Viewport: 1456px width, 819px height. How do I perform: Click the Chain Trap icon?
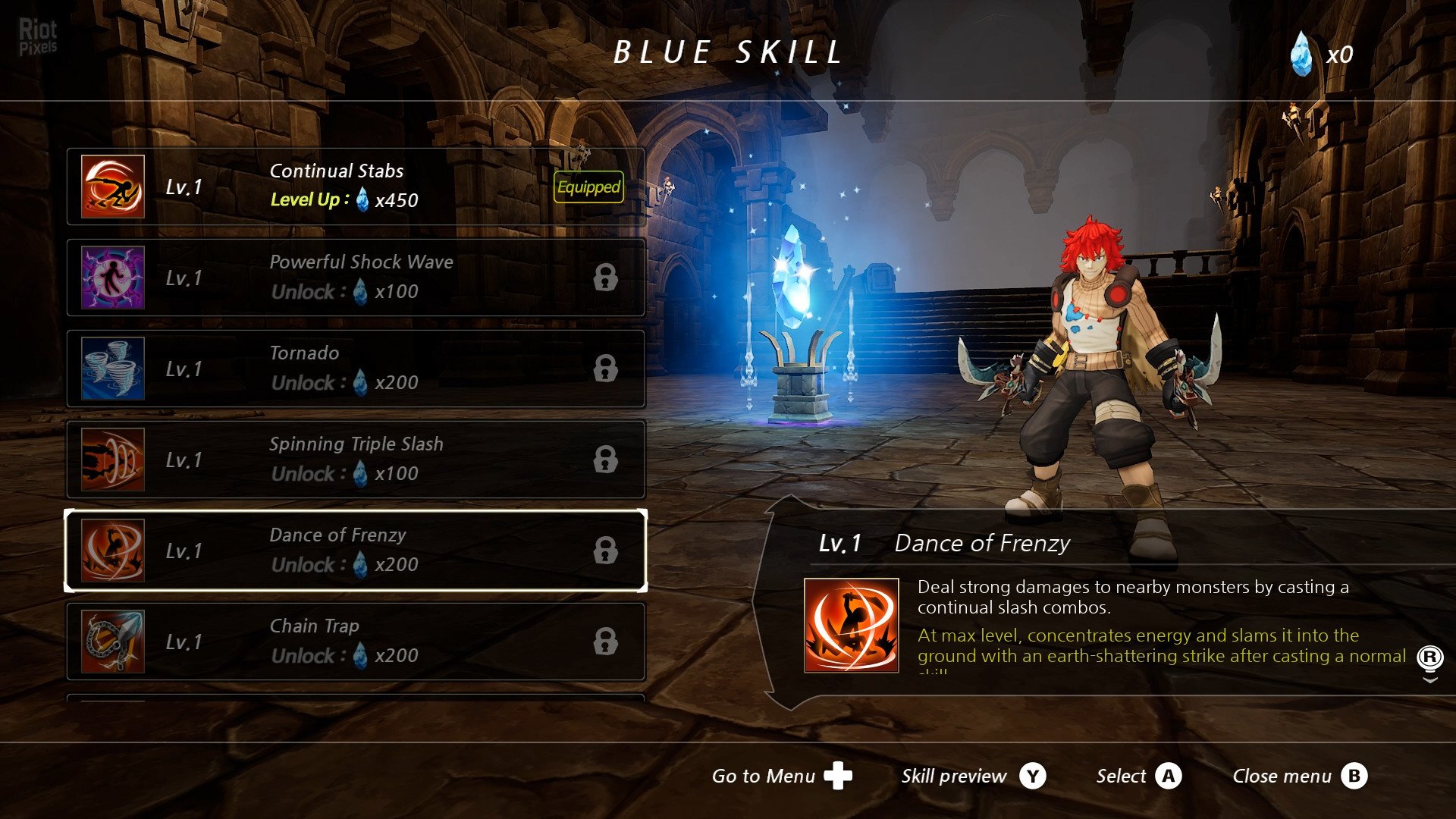tap(113, 642)
